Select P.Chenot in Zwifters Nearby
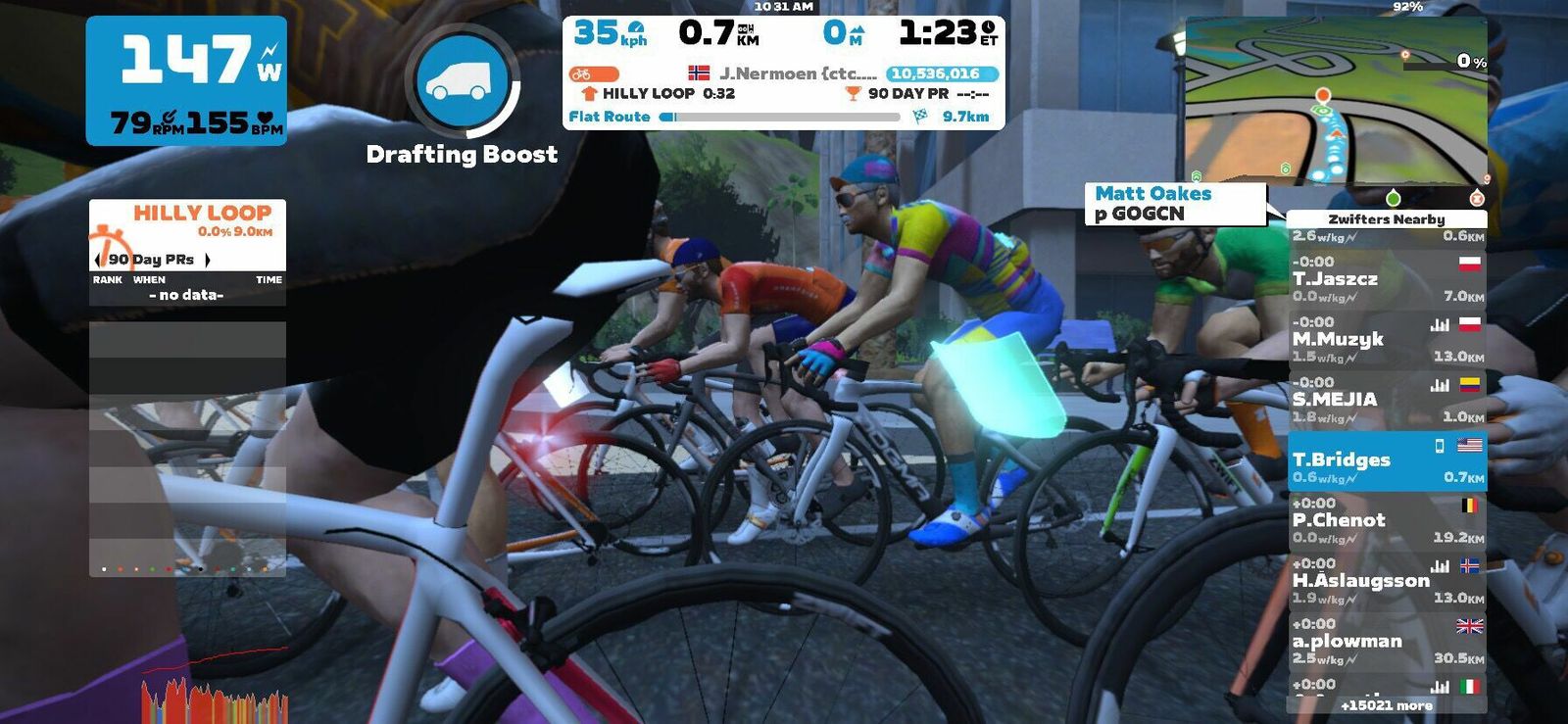 coord(1386,521)
